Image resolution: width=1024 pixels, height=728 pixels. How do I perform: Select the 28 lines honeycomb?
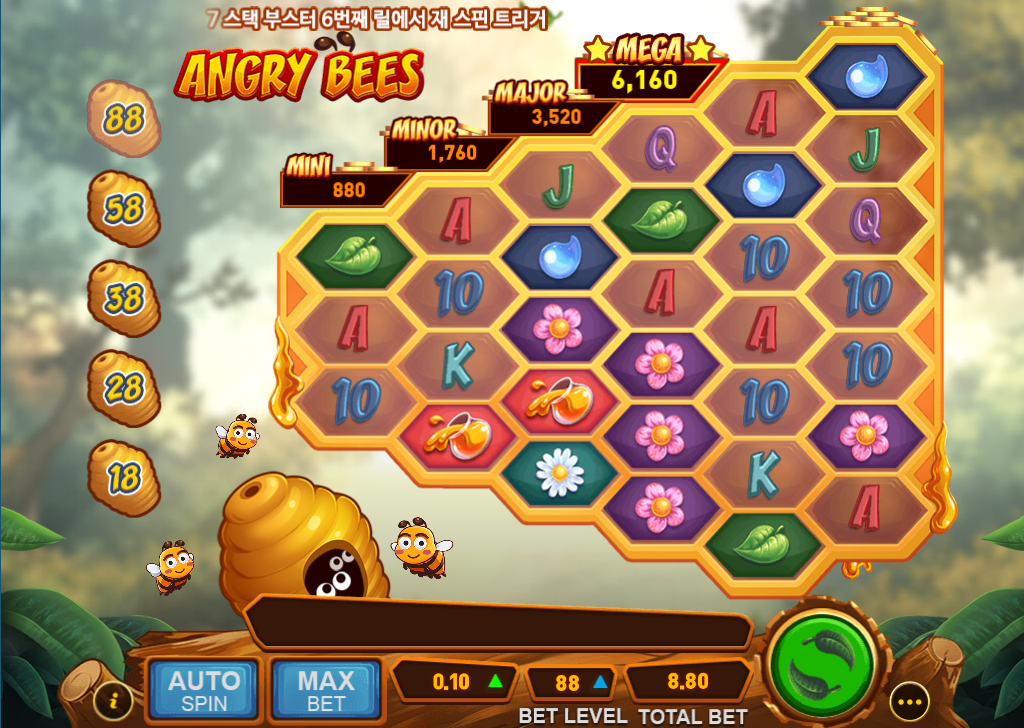point(124,387)
